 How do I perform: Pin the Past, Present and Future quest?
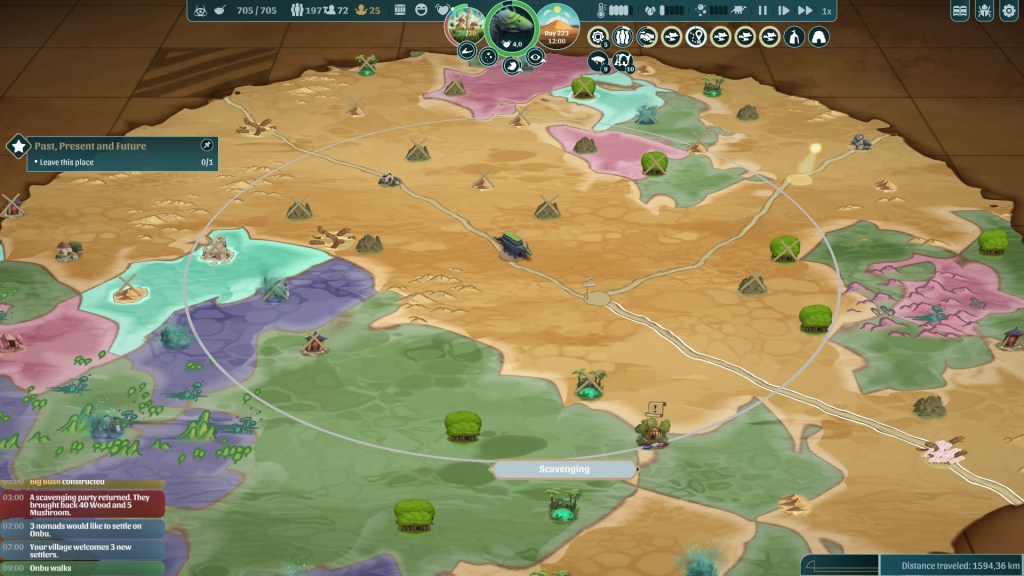pyautogui.click(x=207, y=145)
